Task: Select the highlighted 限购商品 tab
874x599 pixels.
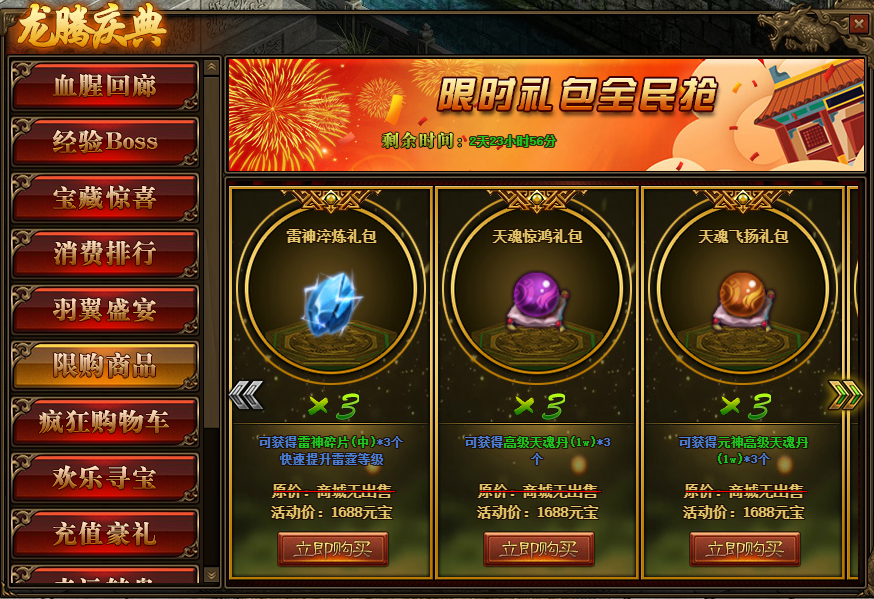Action: coord(104,366)
